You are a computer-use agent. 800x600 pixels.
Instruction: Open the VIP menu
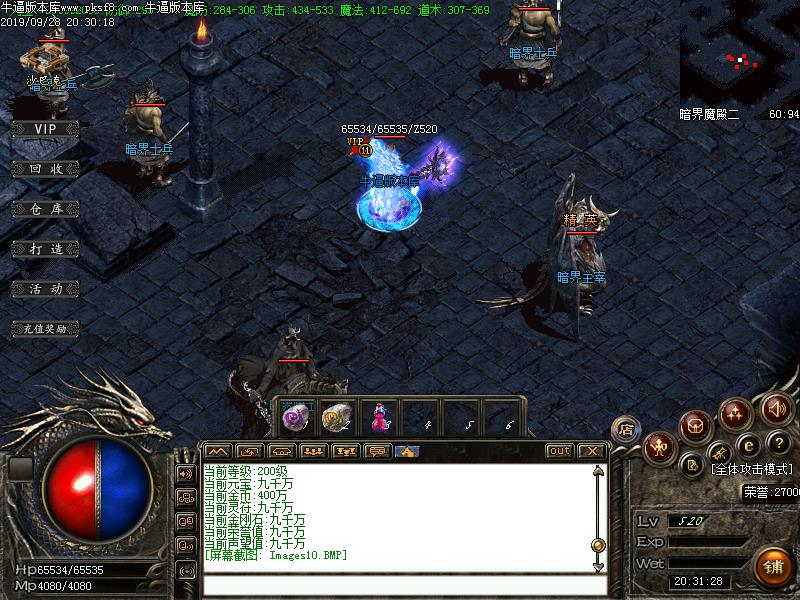(x=44, y=129)
